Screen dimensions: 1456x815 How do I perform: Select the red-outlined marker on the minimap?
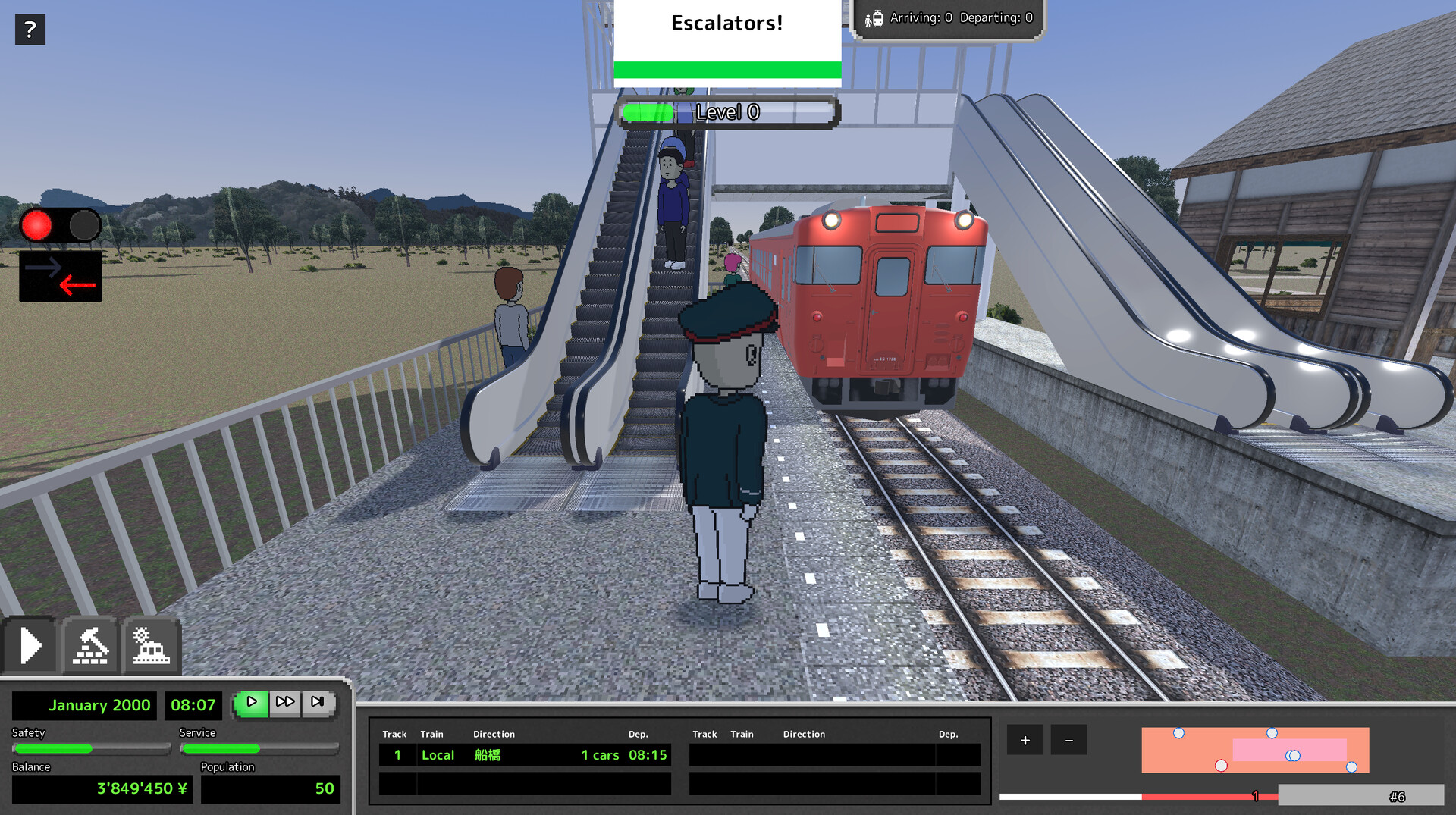[x=1221, y=766]
